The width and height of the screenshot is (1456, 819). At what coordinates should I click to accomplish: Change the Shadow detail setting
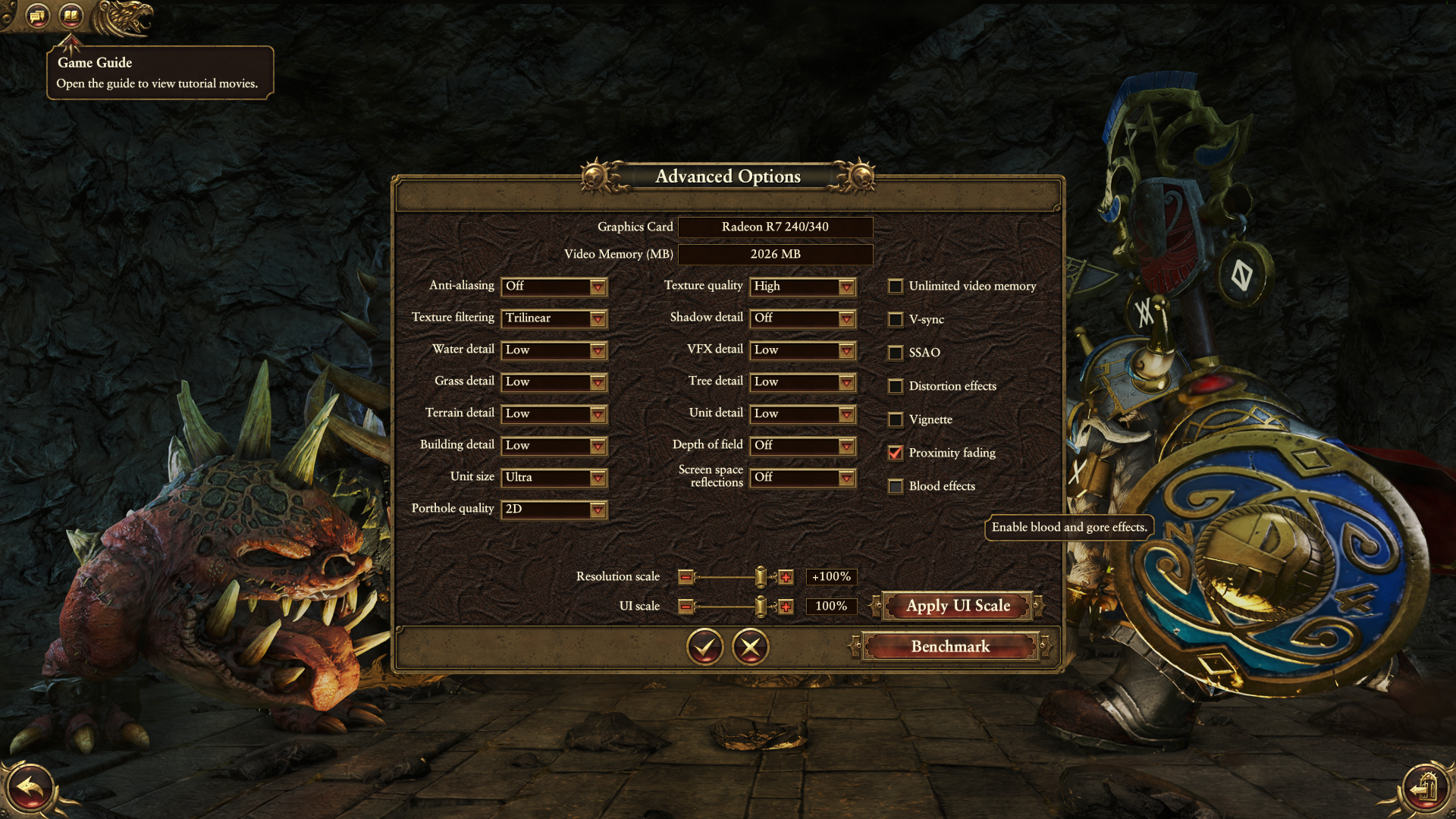[x=802, y=318]
